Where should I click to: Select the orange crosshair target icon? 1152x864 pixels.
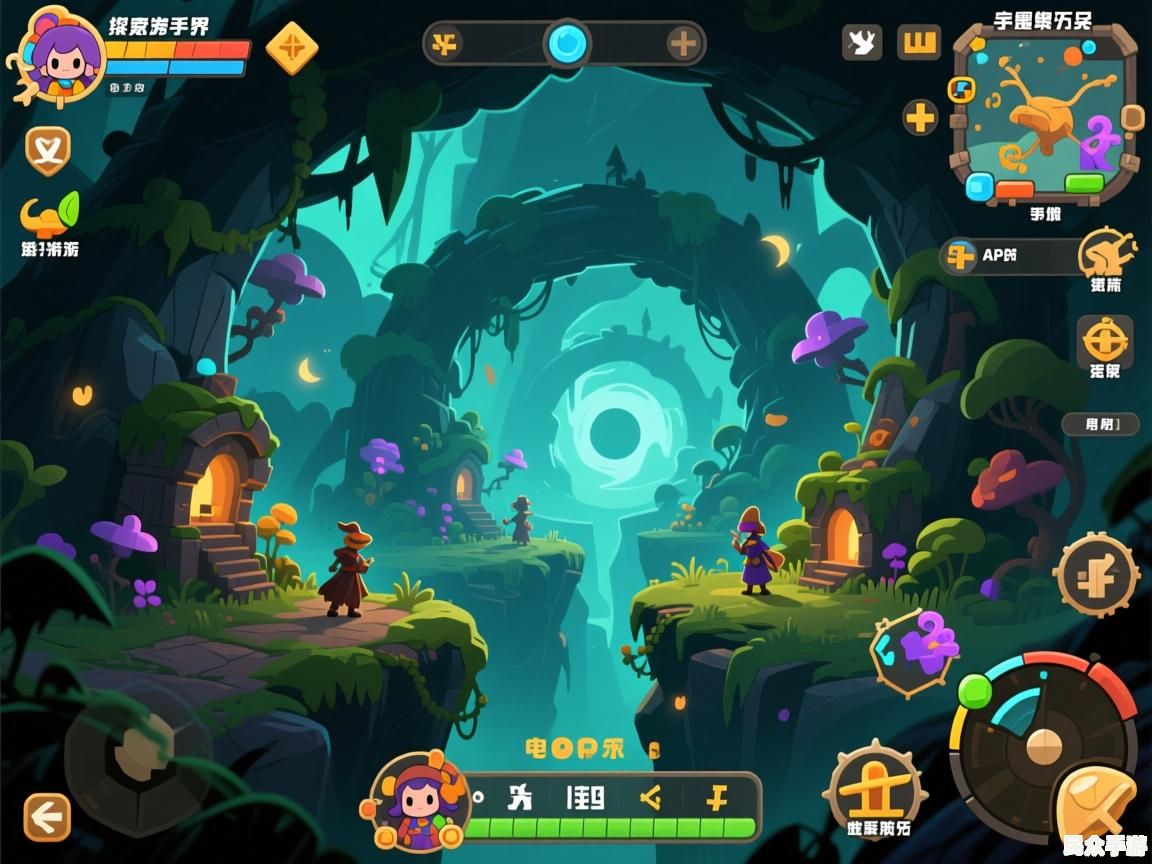[x=1105, y=341]
